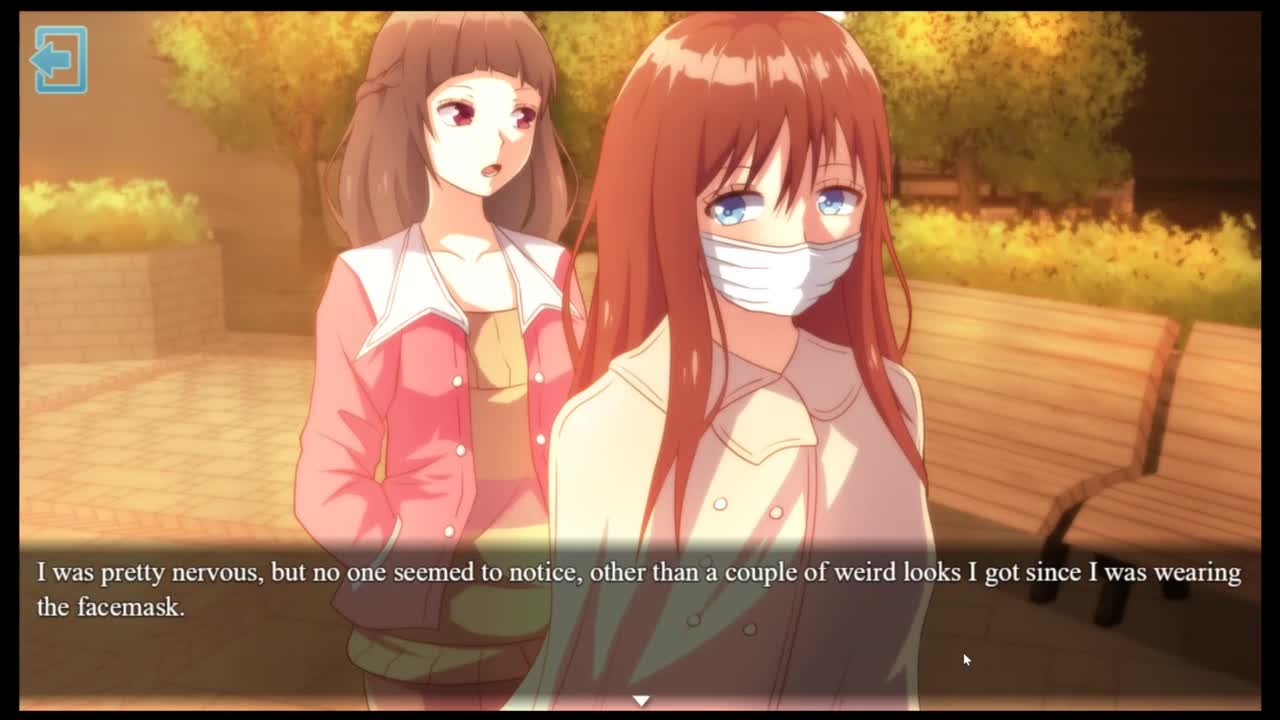Click the blue exit arrow icon
Screen dimensions: 1280x720
coord(60,60)
